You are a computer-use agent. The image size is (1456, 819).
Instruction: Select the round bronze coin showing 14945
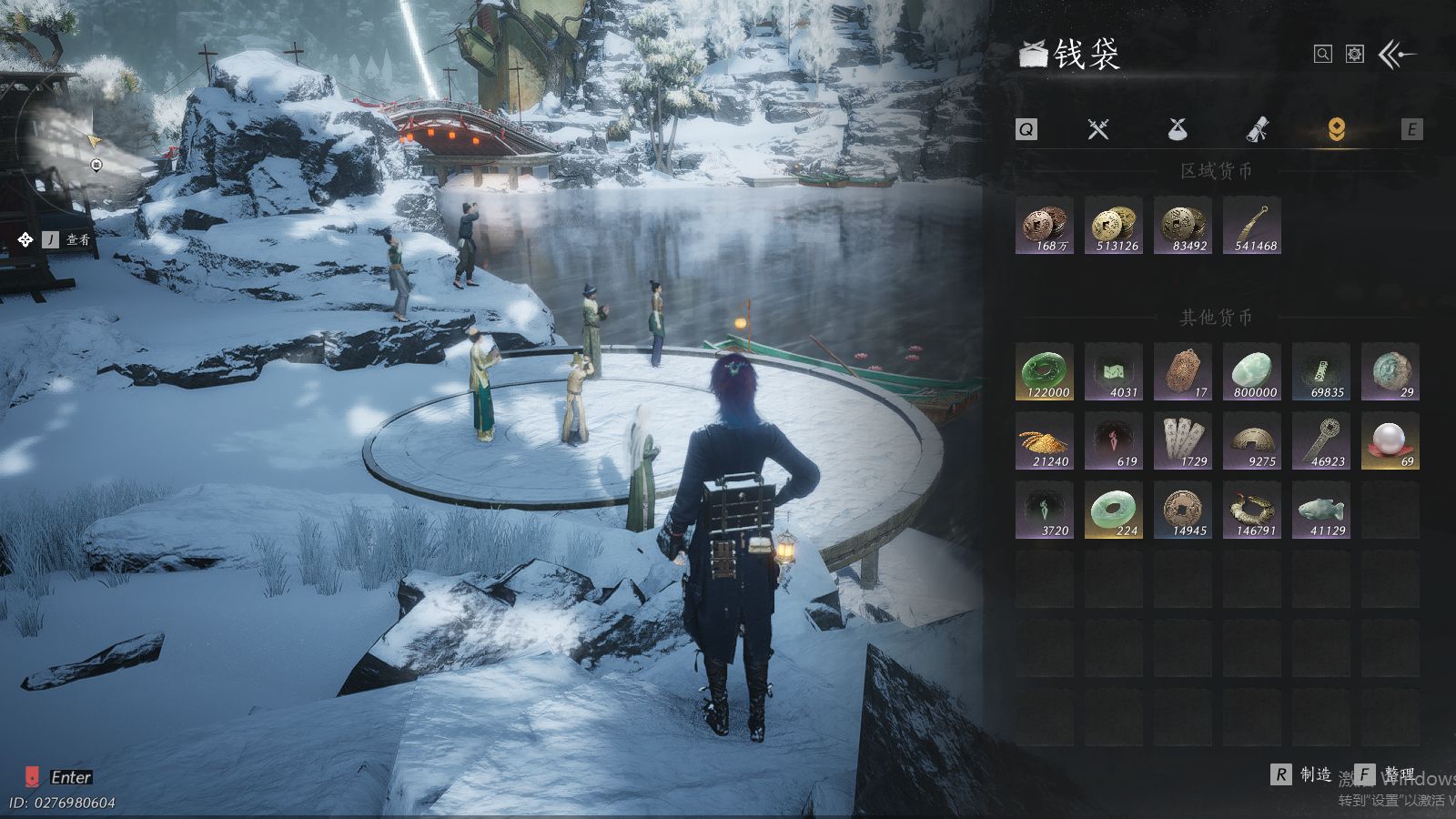click(1183, 510)
